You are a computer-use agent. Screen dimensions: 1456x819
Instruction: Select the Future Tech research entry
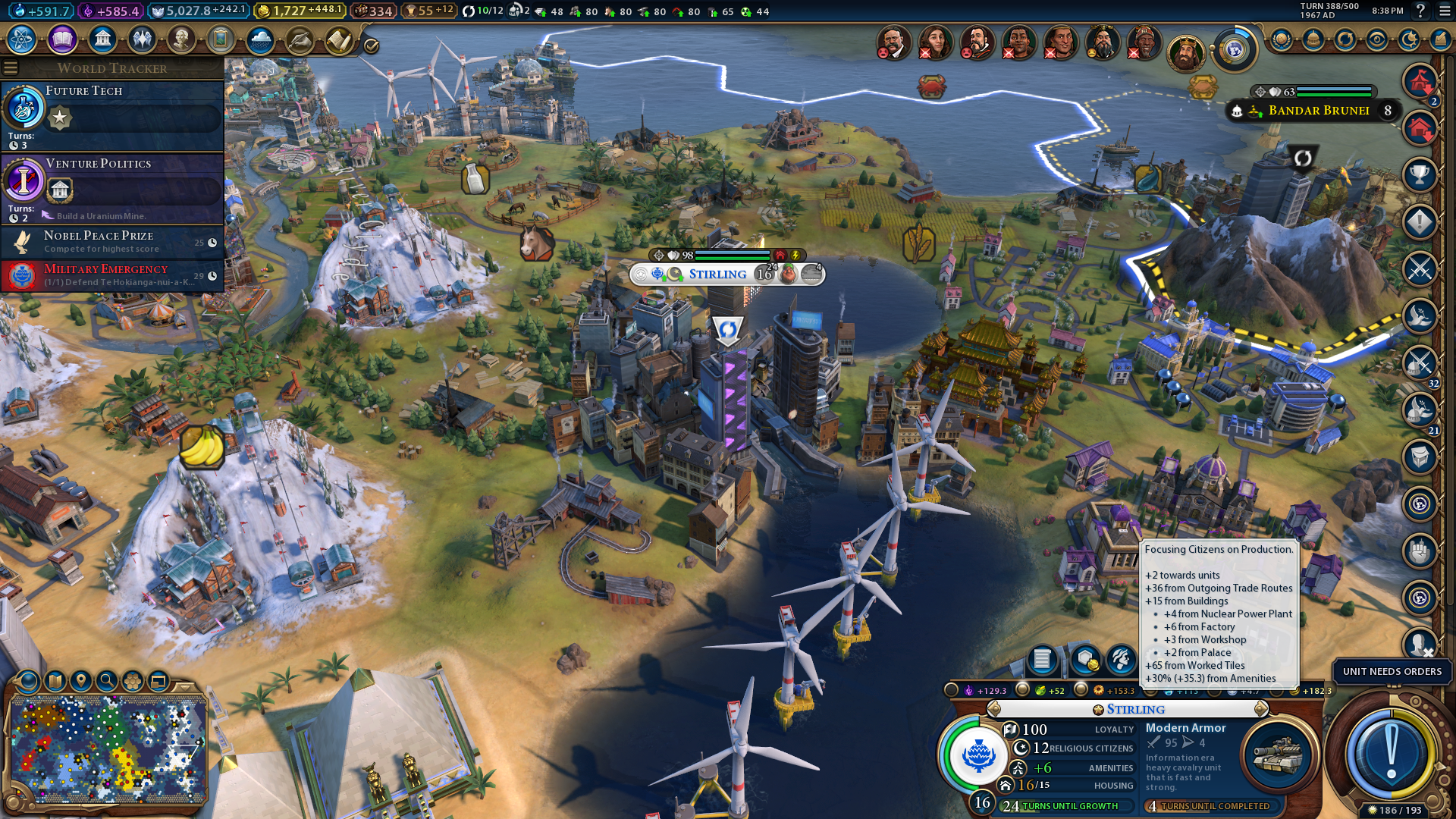tap(112, 115)
